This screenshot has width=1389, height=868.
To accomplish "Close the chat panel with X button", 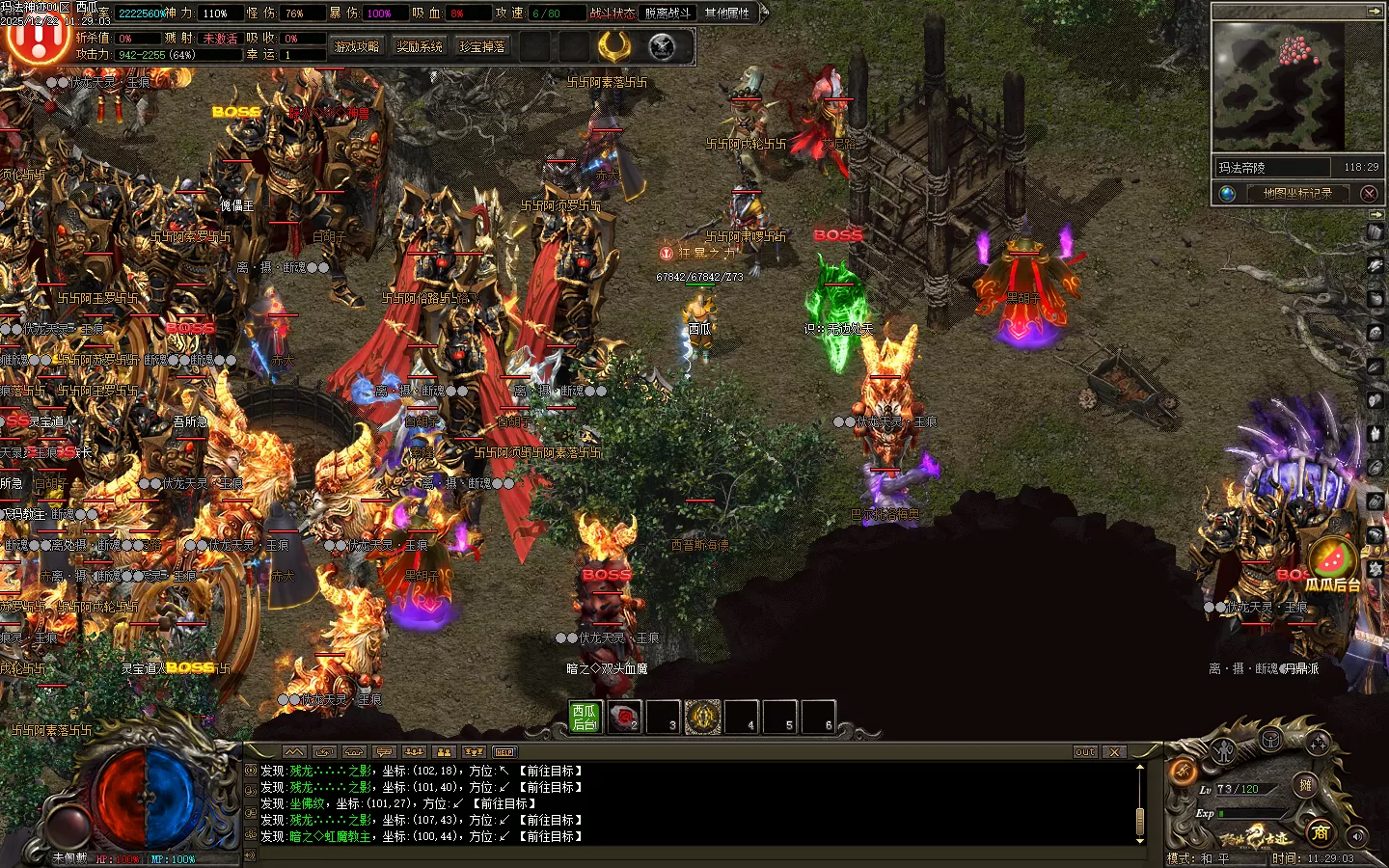I will point(1114,751).
